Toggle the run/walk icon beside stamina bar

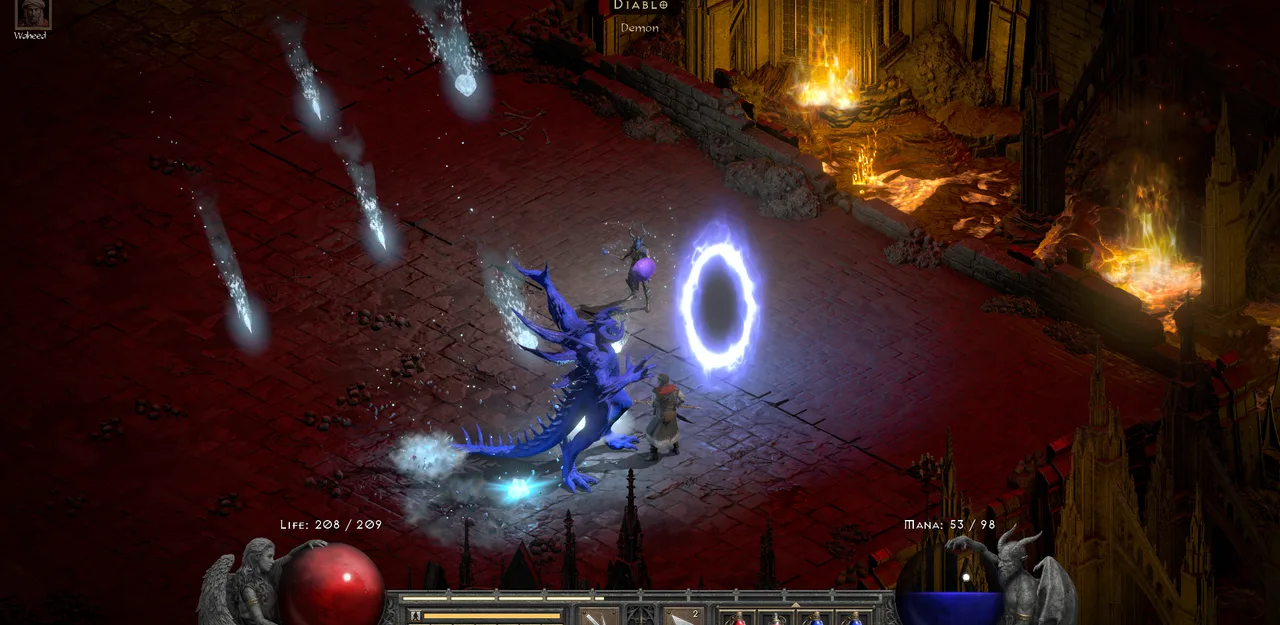[414, 616]
